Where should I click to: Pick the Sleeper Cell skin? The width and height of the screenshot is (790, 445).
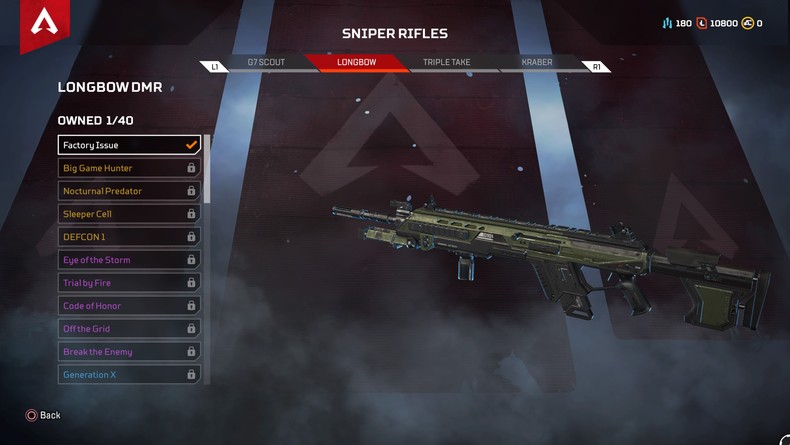129,214
